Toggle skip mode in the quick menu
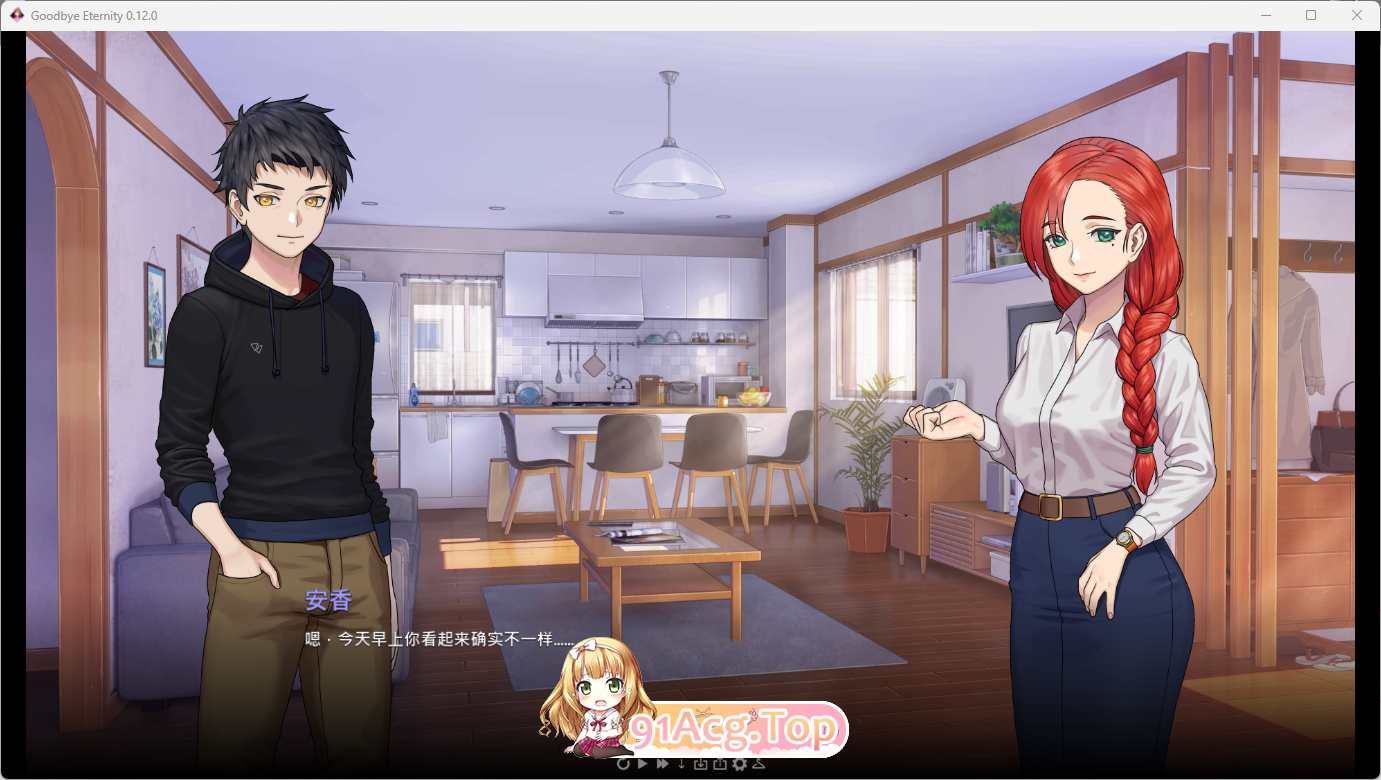Image resolution: width=1381 pixels, height=780 pixels. tap(662, 764)
